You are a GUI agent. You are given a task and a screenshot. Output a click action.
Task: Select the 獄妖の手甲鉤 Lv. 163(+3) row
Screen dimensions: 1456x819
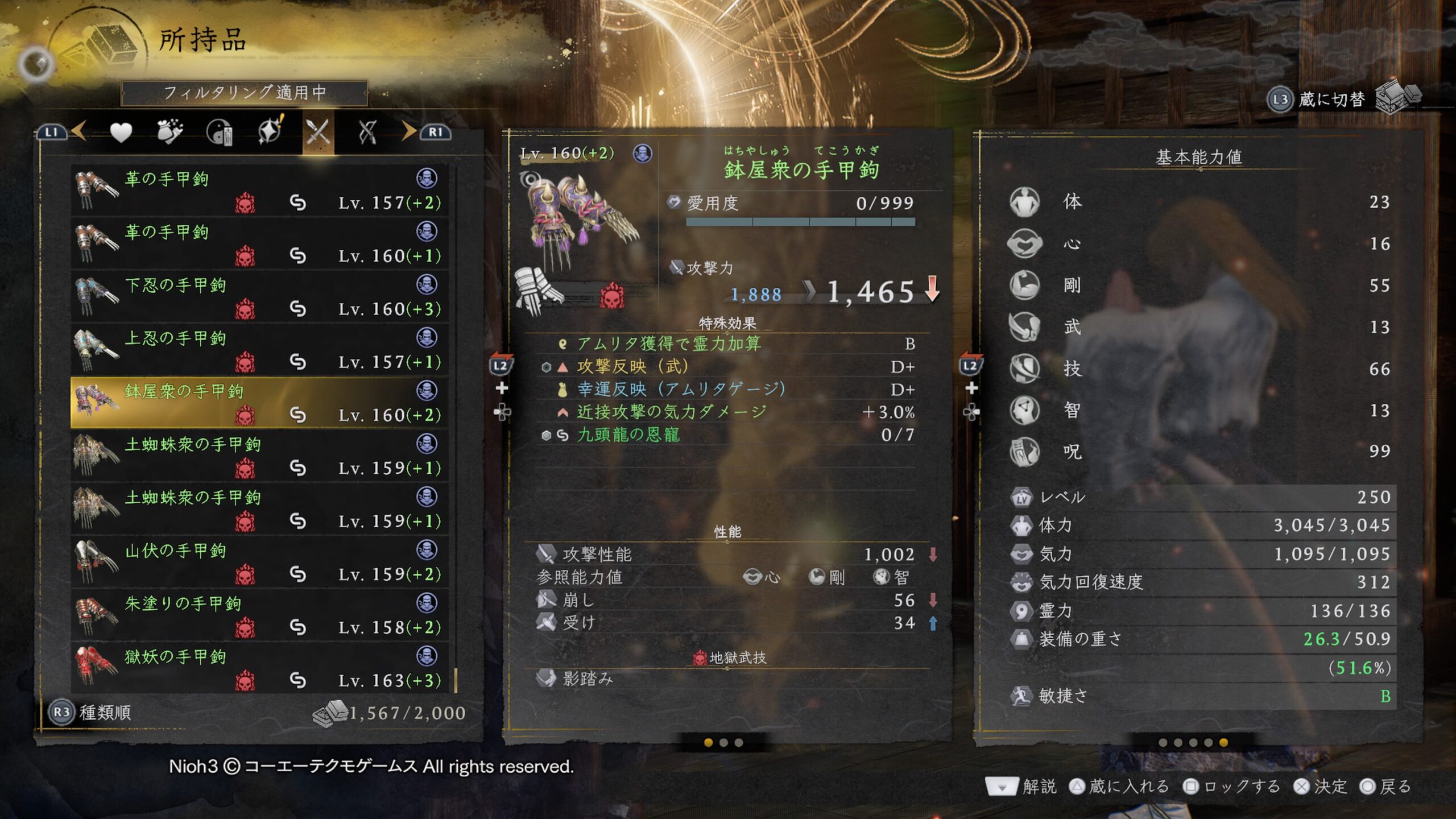coord(259,668)
